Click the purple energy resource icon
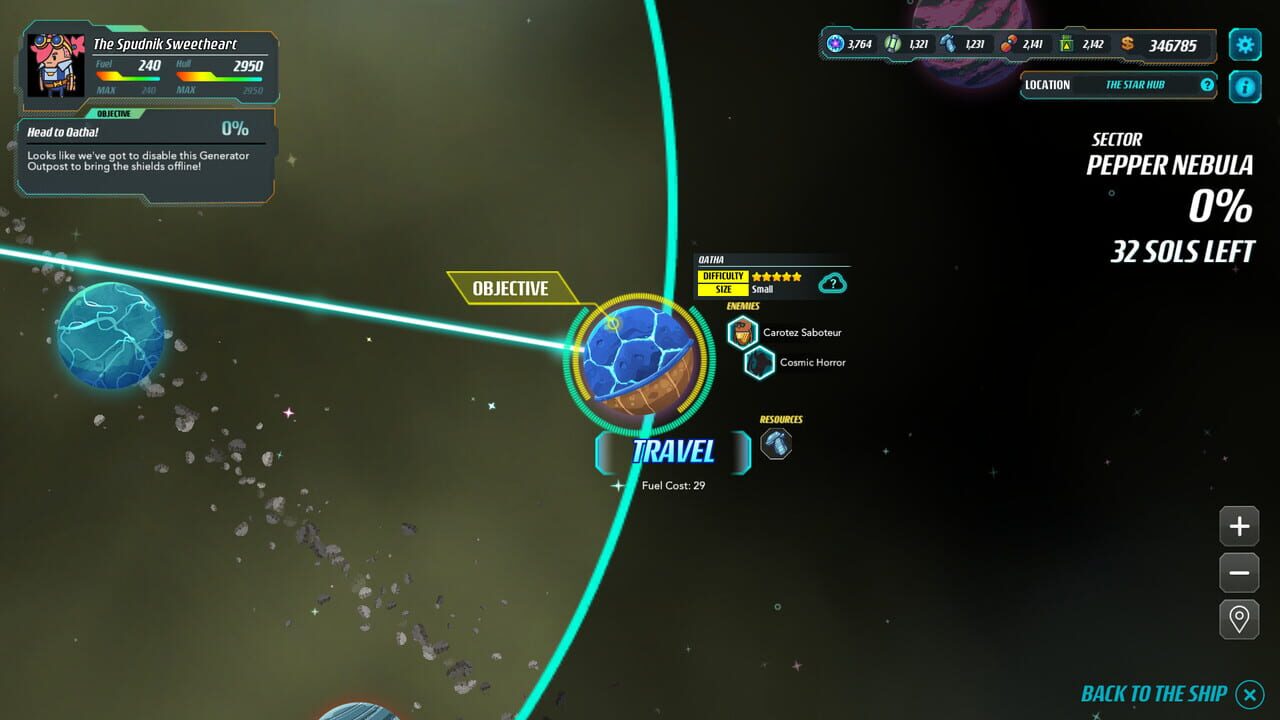The image size is (1280, 720). click(x=835, y=44)
